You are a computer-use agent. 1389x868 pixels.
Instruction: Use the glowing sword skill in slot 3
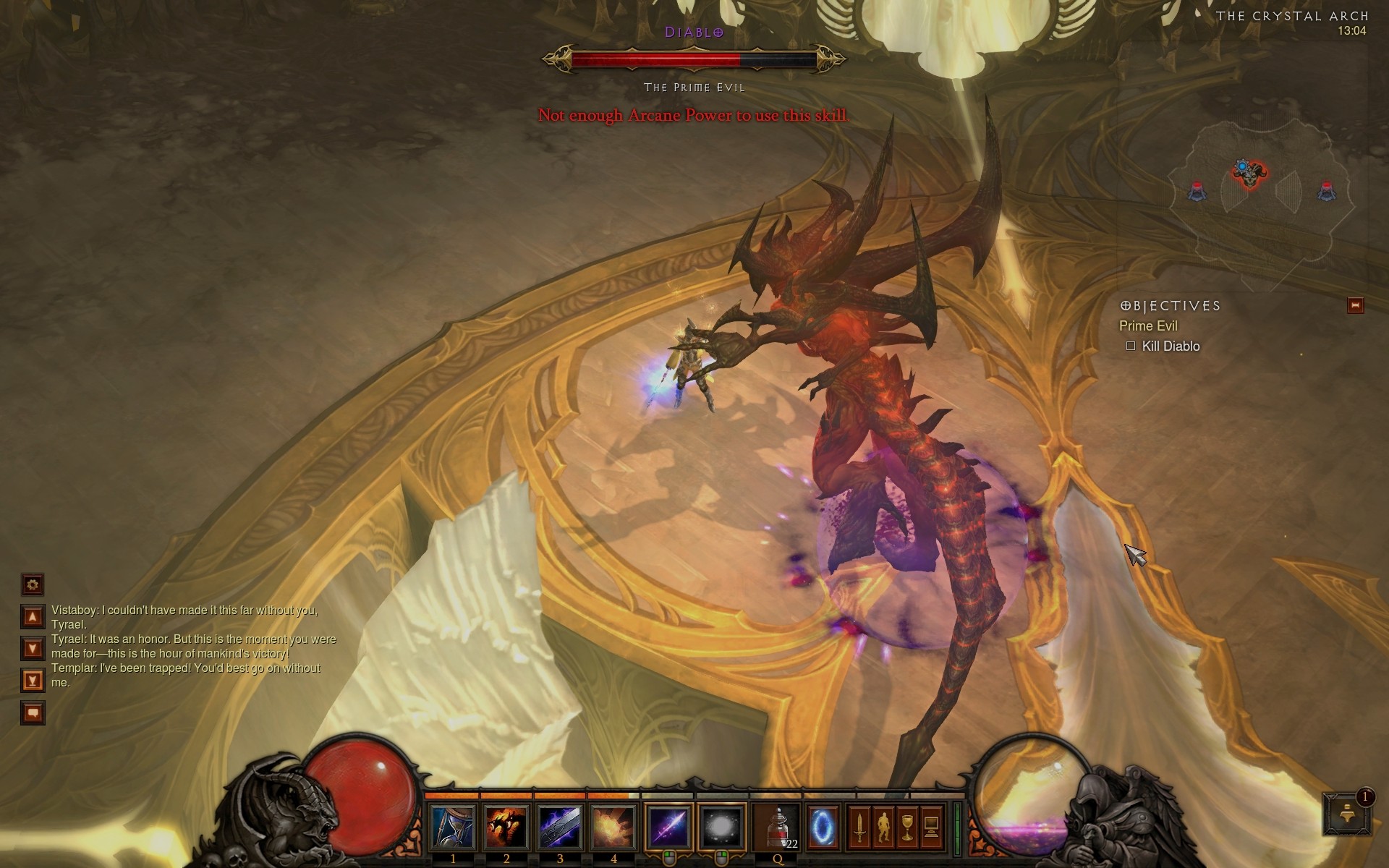[560, 827]
